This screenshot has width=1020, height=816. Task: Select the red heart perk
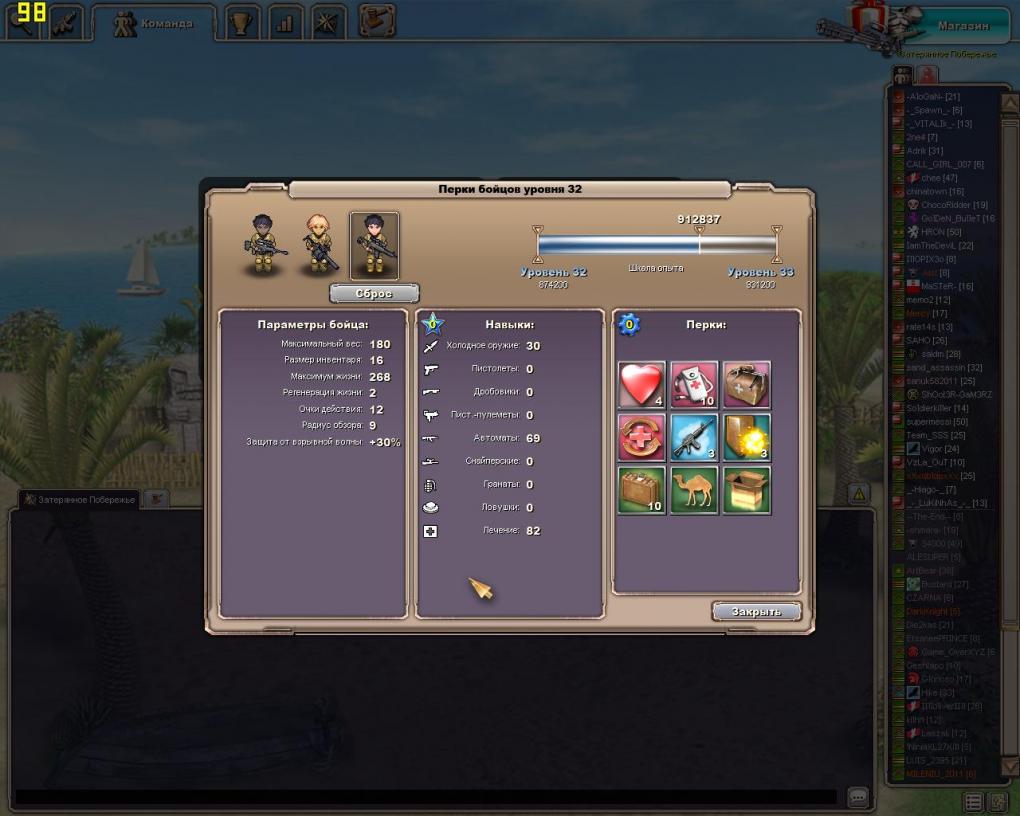(641, 385)
